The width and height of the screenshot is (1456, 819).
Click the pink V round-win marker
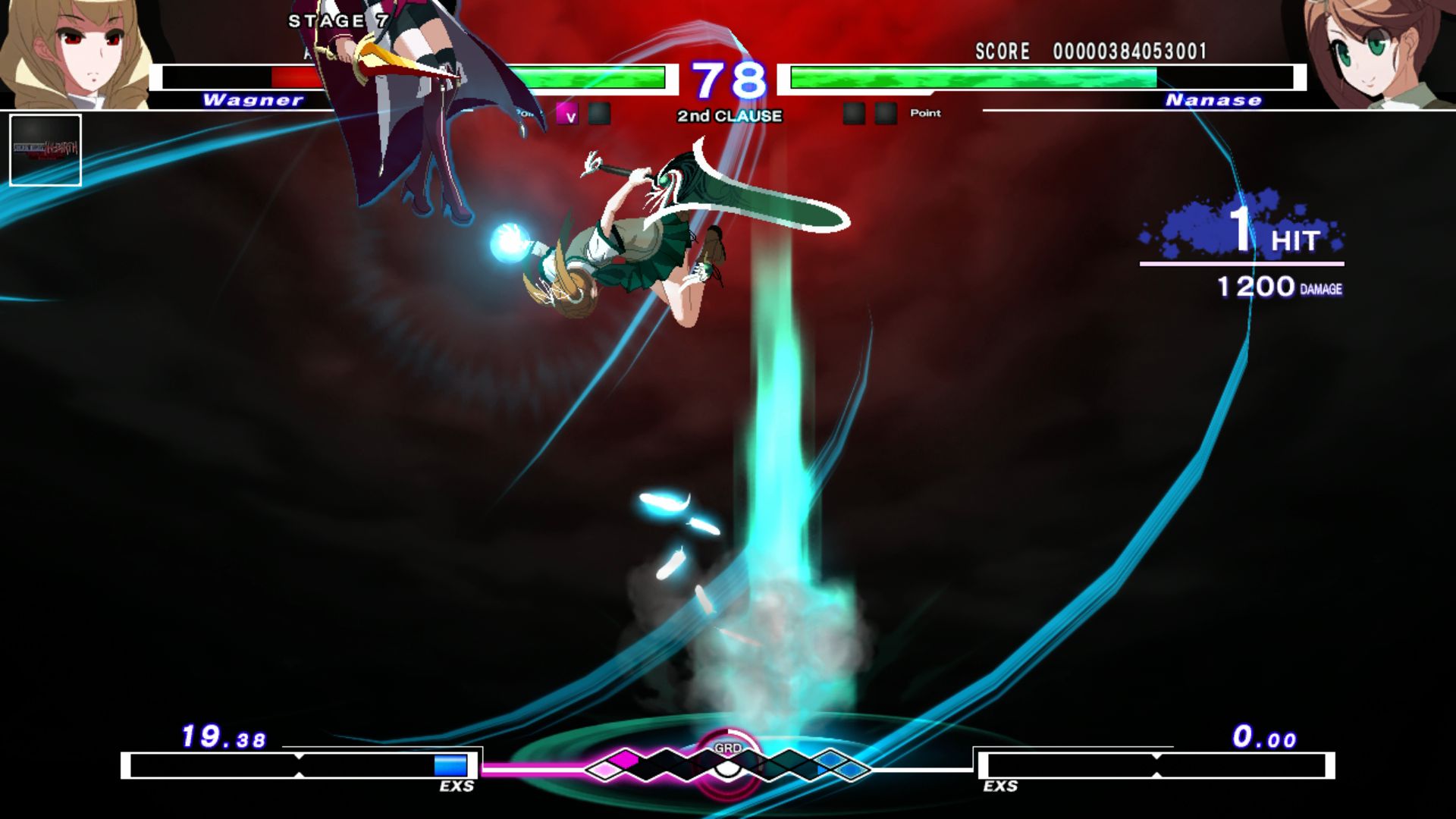567,115
